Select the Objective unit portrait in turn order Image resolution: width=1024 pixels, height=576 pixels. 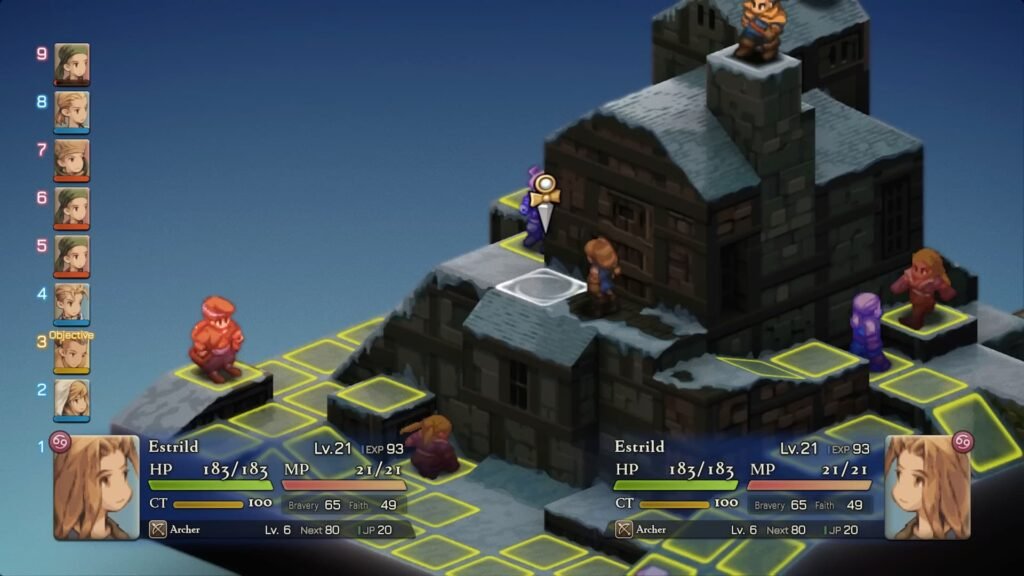pyautogui.click(x=72, y=352)
